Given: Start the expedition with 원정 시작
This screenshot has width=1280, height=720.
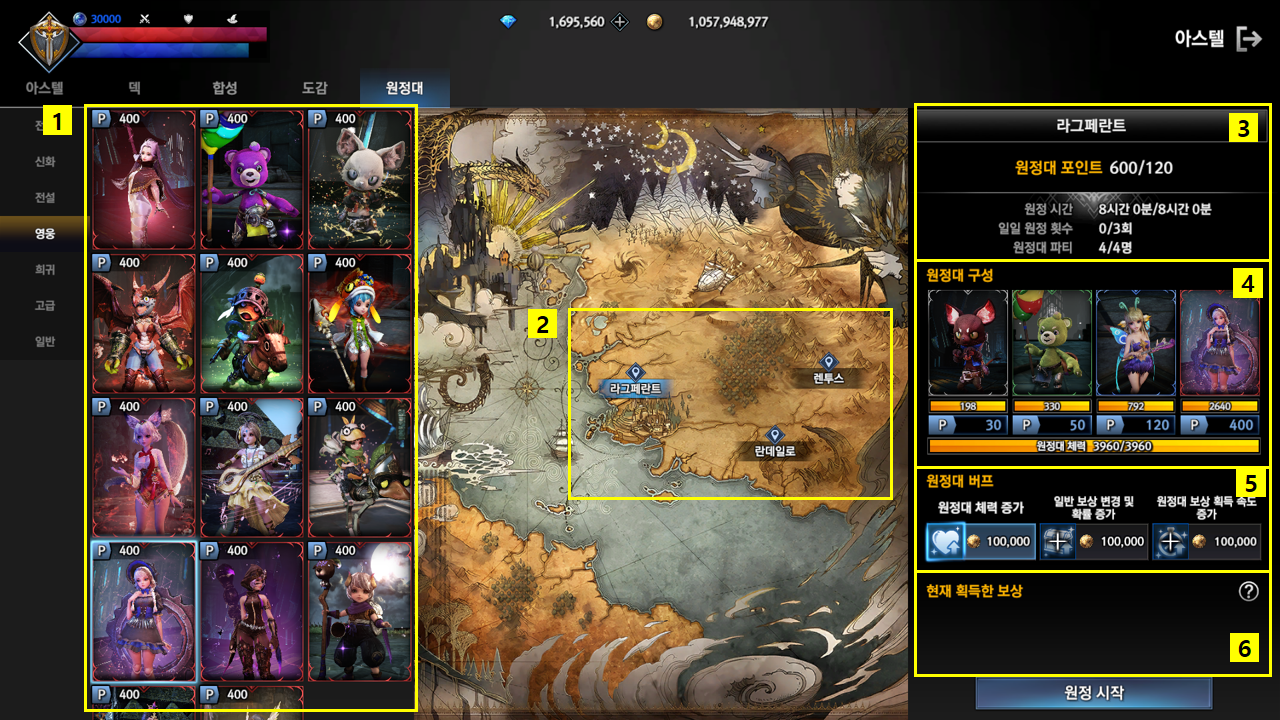Looking at the screenshot, I should 1093,694.
